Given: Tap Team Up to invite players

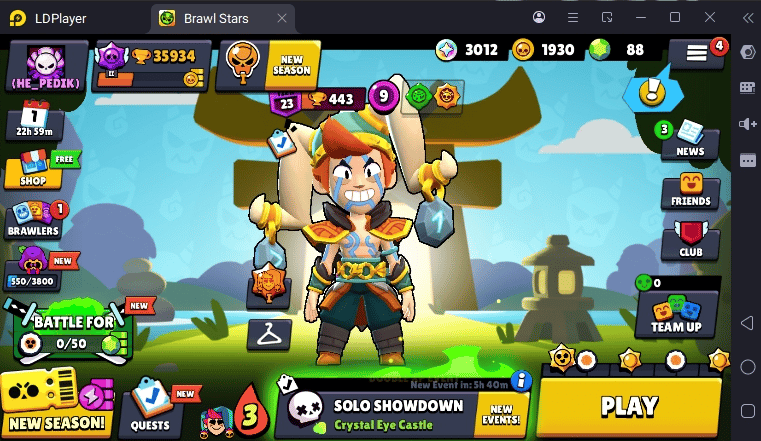Looking at the screenshot, I should [x=677, y=313].
